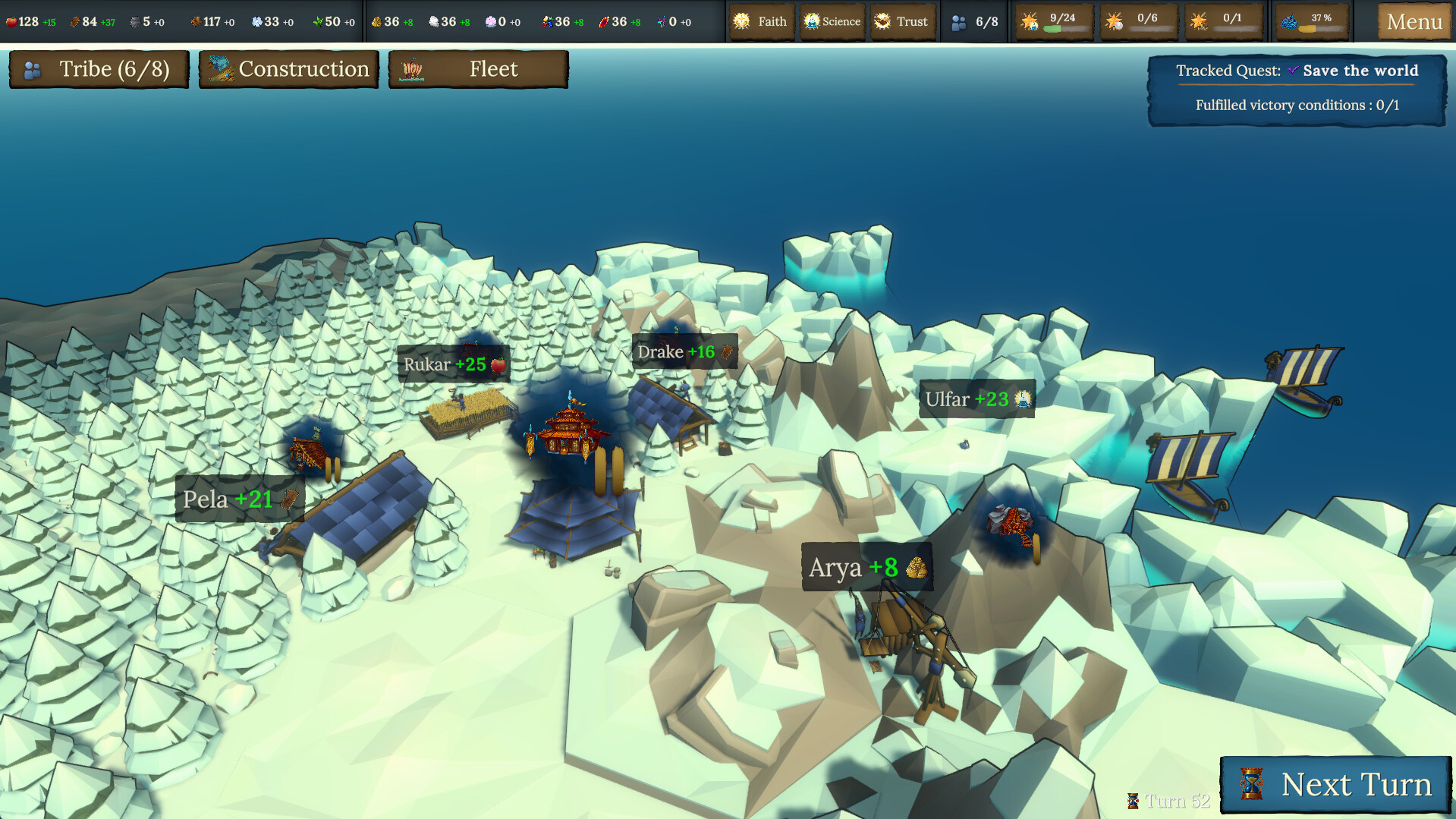Click the Save the world tracked quest
The image size is (1456, 819).
click(1360, 70)
